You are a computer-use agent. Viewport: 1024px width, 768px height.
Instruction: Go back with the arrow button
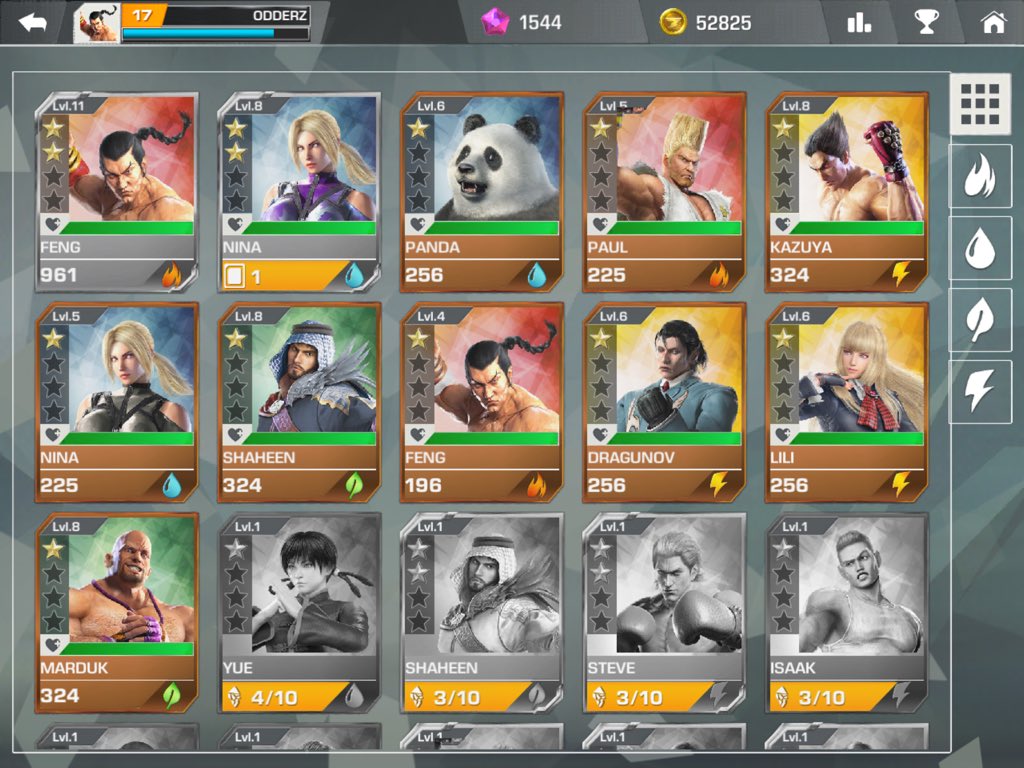coord(33,22)
